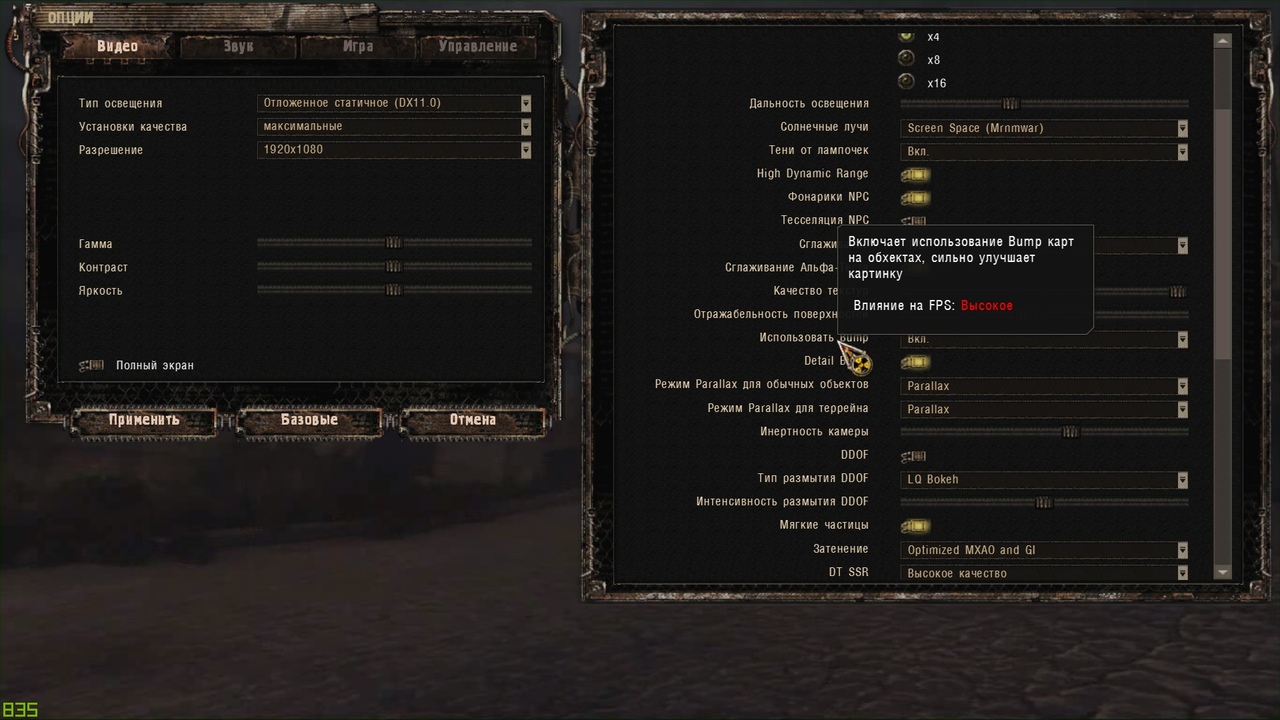Expand the Установки качества dropdown
This screenshot has width=1280, height=720.
394,127
